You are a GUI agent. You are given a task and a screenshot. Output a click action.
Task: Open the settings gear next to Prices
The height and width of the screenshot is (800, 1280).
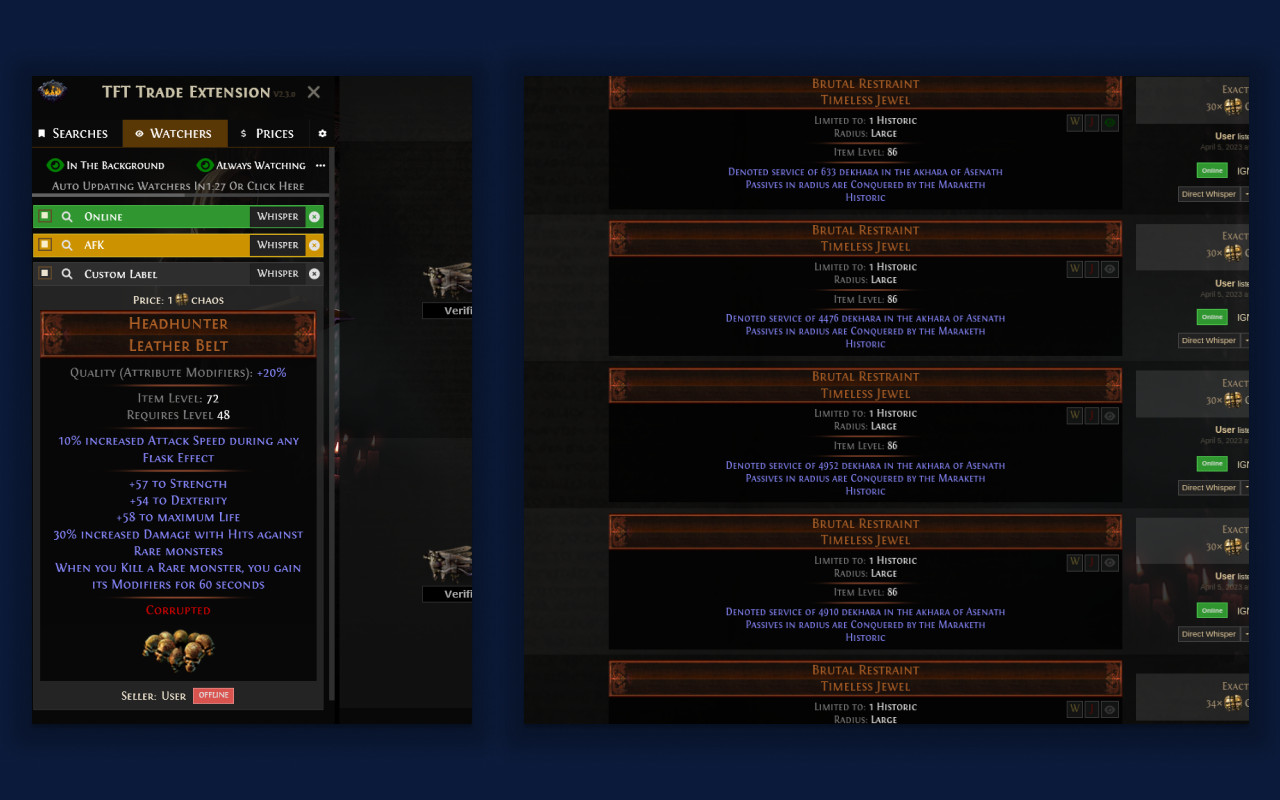322,133
